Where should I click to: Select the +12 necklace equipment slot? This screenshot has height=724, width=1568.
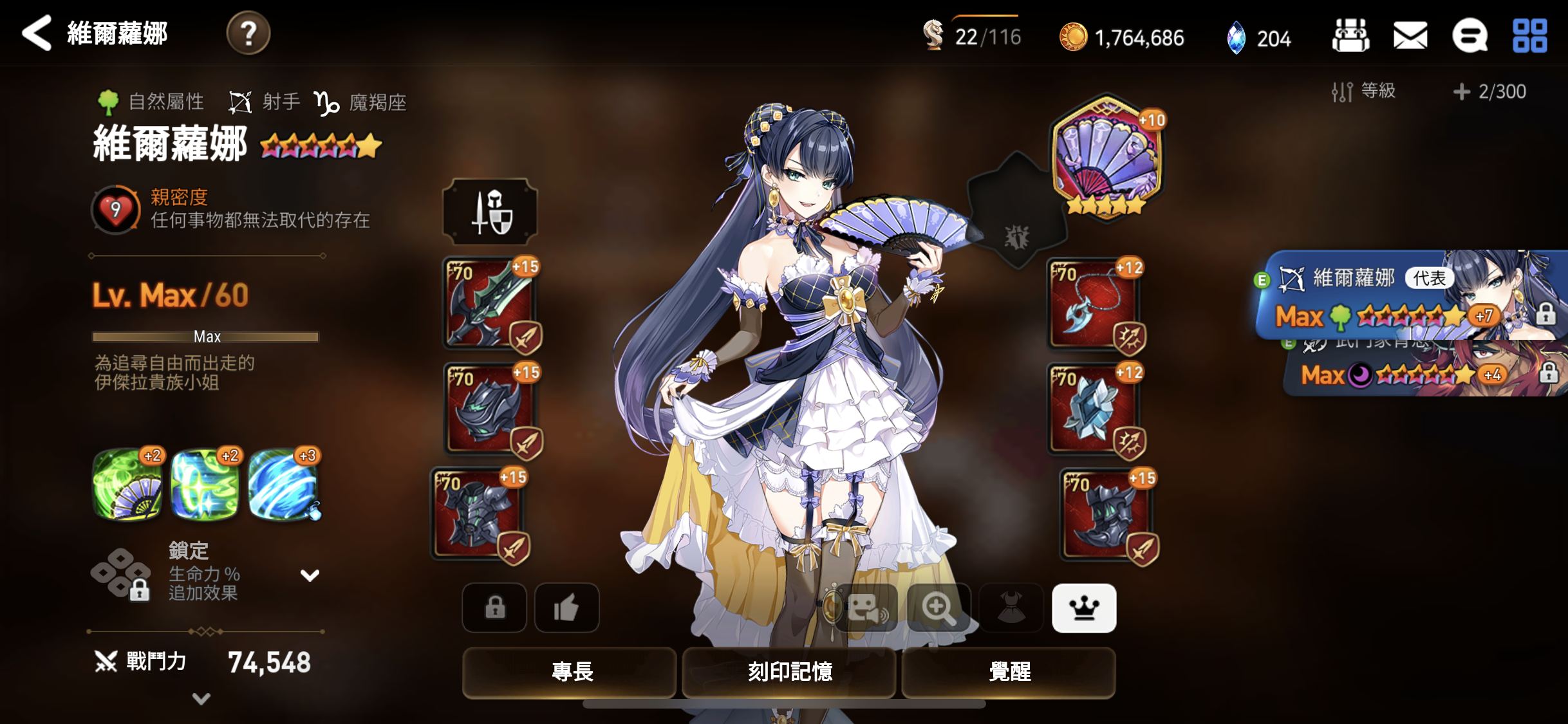(1094, 304)
